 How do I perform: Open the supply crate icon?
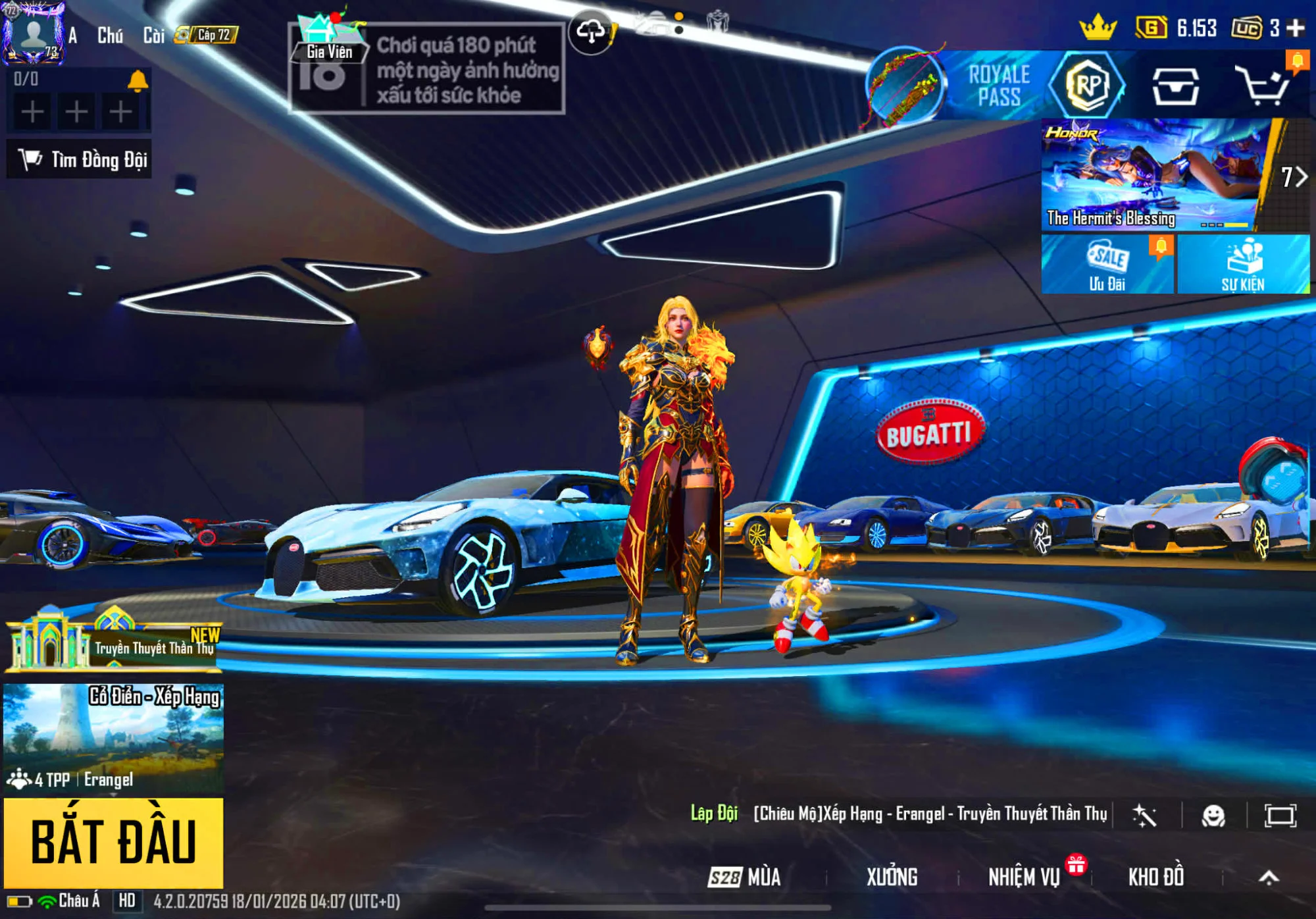click(x=1175, y=86)
